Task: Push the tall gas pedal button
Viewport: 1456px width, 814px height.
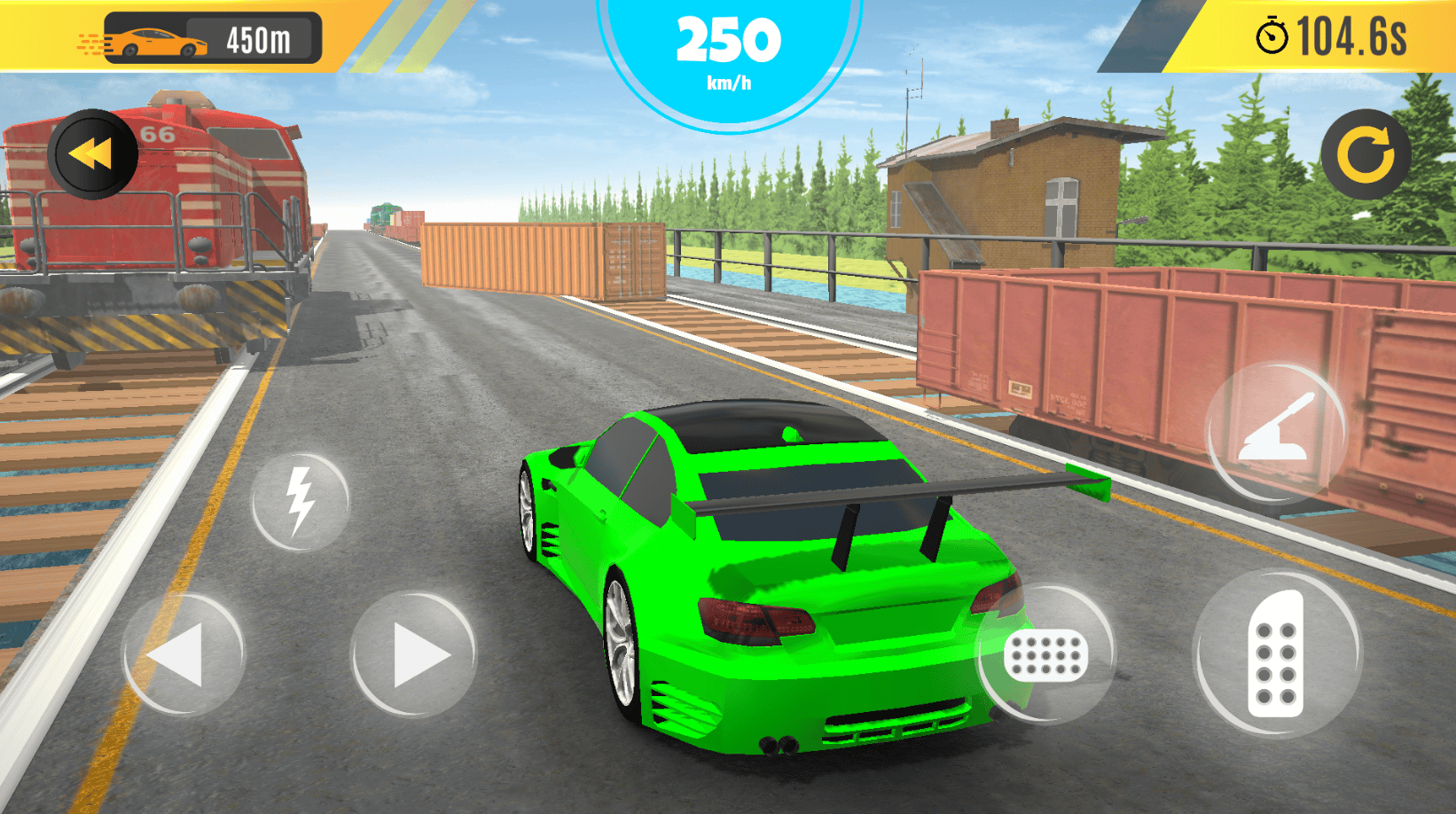Action: point(1275,654)
